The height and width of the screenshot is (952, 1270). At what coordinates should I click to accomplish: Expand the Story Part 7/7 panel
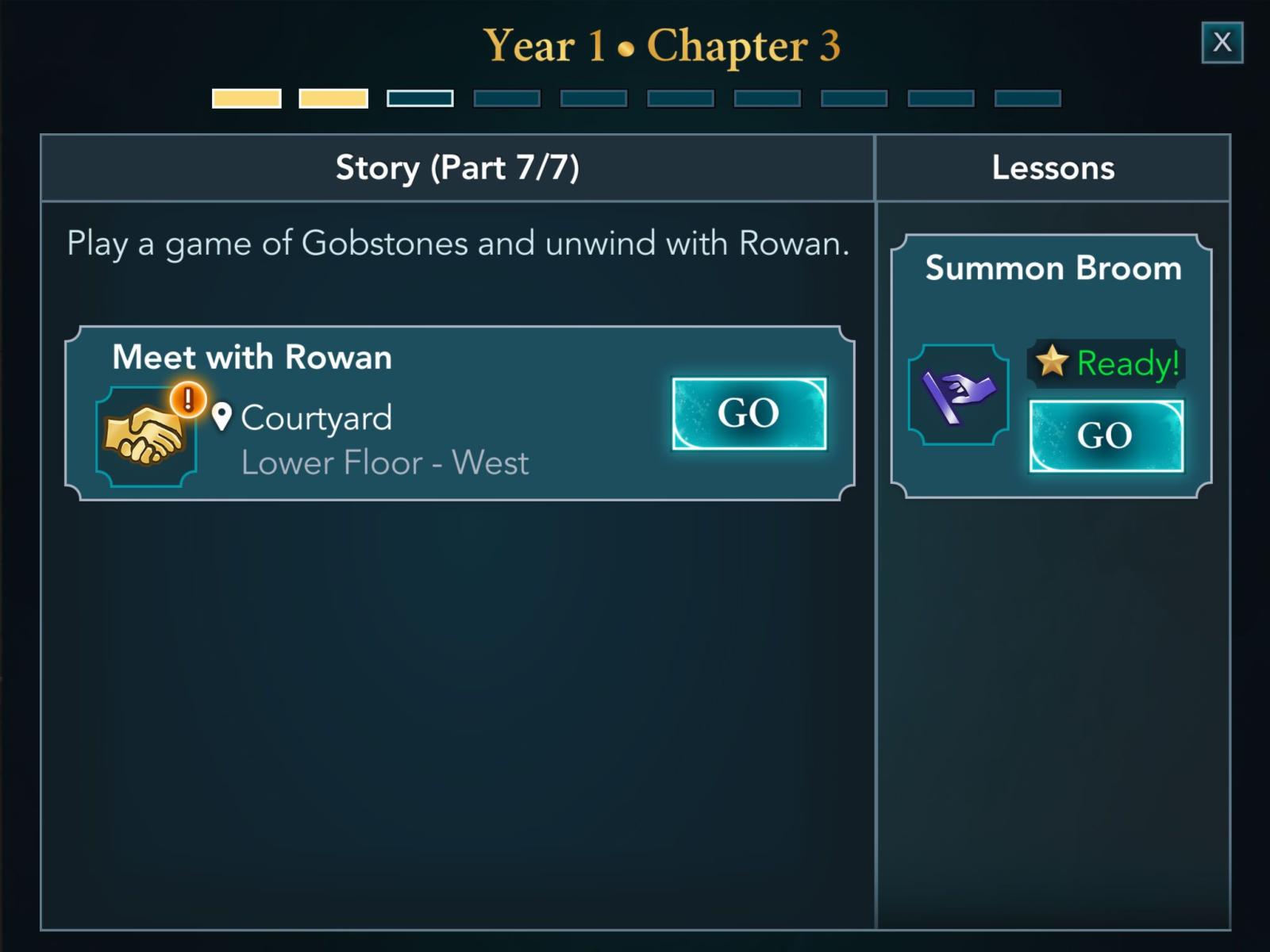[456, 167]
